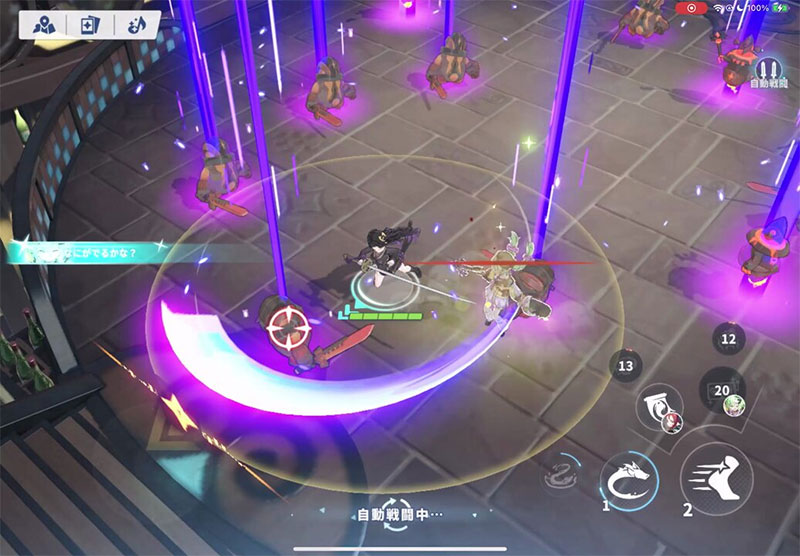Tap the skill slot showing cooldown 12
Screen dimensions: 800x556
coord(728,339)
